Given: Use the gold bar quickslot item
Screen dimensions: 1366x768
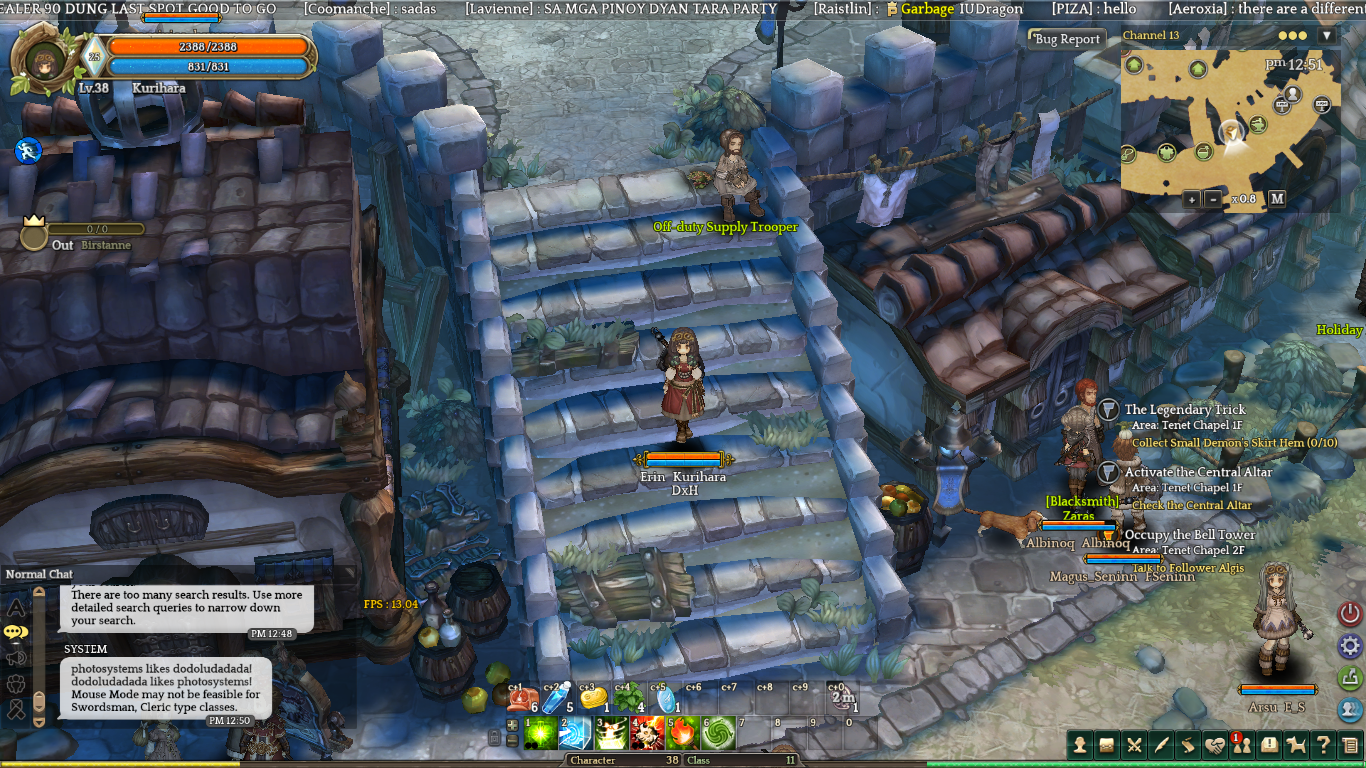Looking at the screenshot, I should click(x=593, y=699).
